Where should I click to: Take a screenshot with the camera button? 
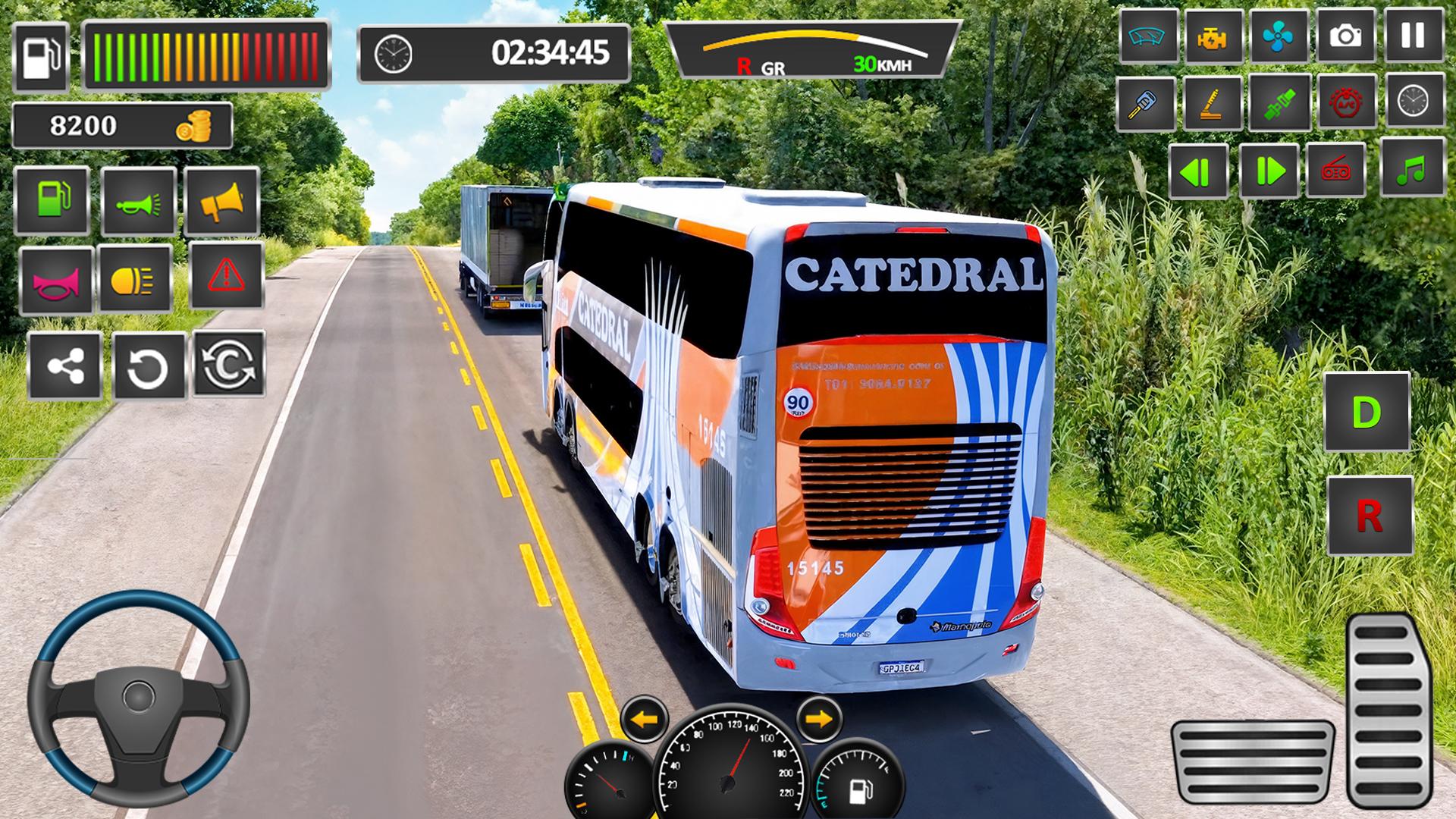point(1345,36)
